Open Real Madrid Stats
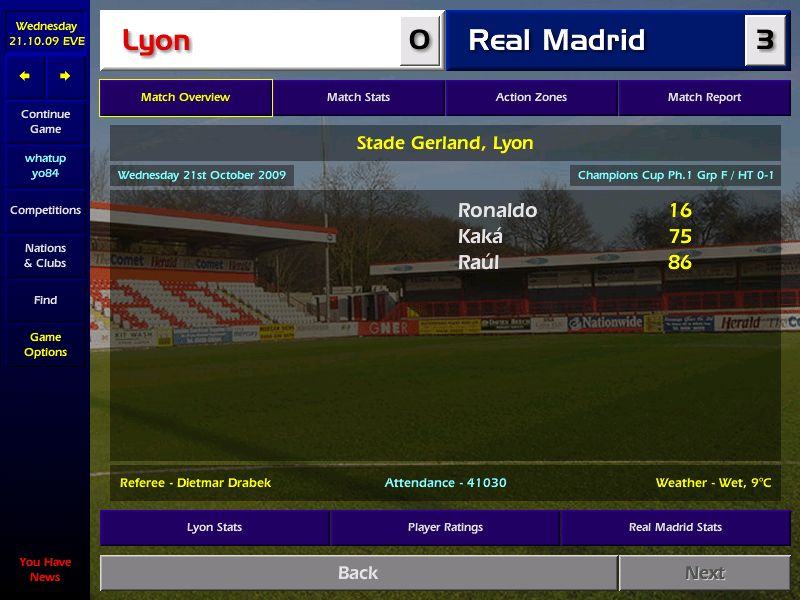The height and width of the screenshot is (600, 800). pyautogui.click(x=675, y=527)
